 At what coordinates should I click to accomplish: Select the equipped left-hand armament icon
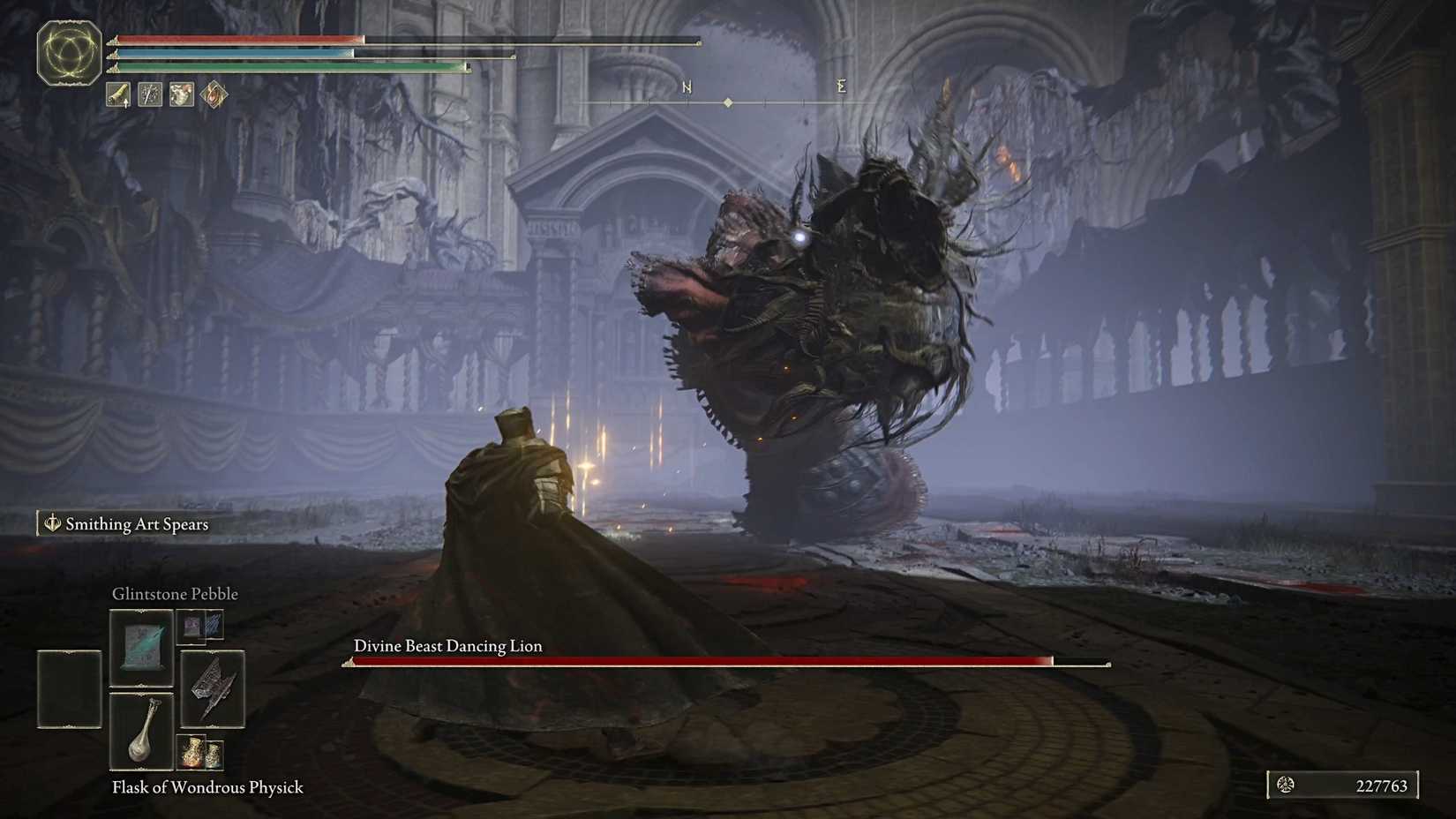[x=117, y=94]
